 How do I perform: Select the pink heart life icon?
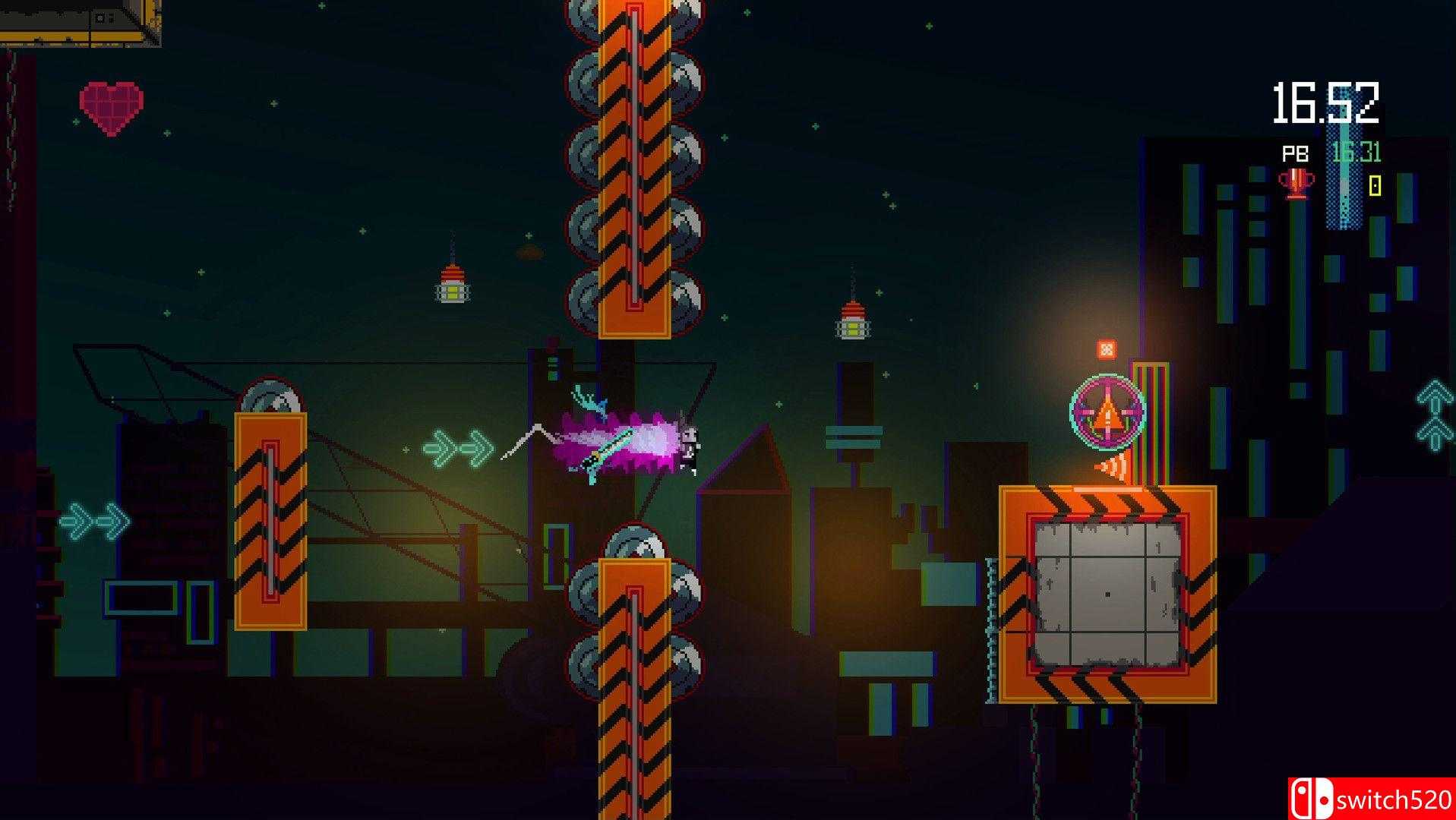[112, 109]
